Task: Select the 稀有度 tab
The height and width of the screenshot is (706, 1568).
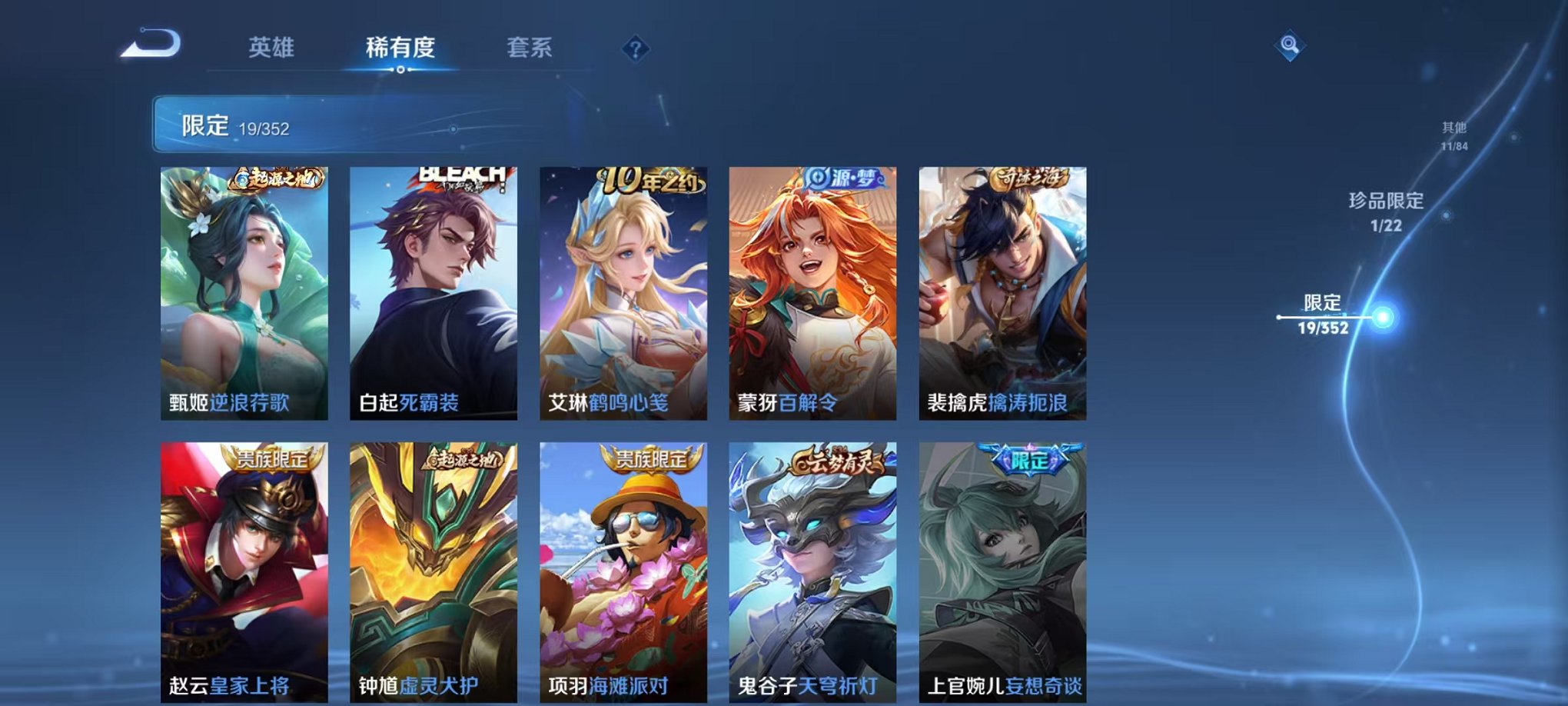Action: pos(401,48)
